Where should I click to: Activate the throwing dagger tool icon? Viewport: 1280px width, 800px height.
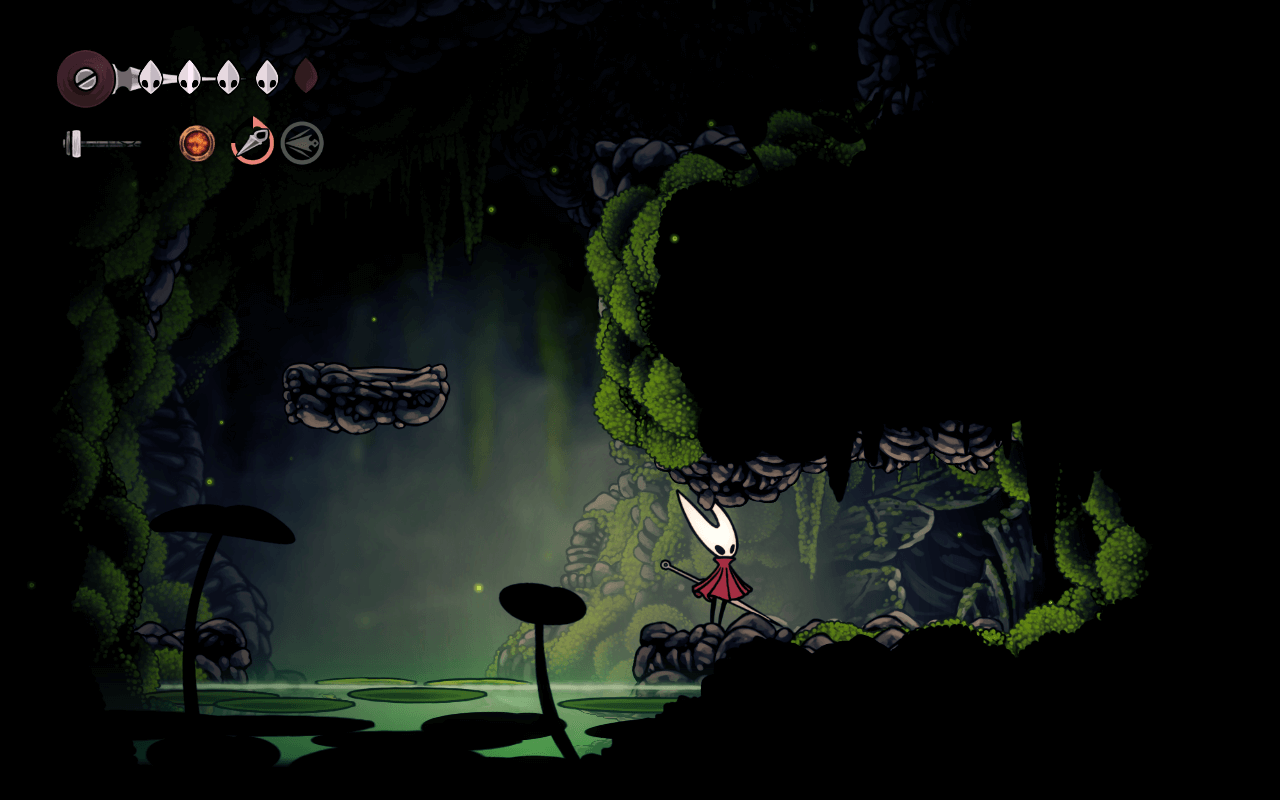(252, 142)
